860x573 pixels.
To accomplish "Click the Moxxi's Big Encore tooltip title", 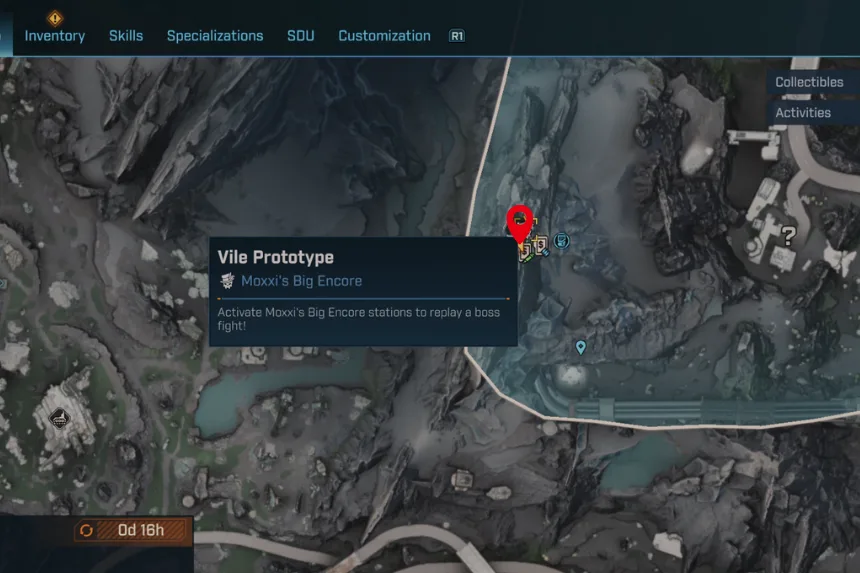I will 301,281.
